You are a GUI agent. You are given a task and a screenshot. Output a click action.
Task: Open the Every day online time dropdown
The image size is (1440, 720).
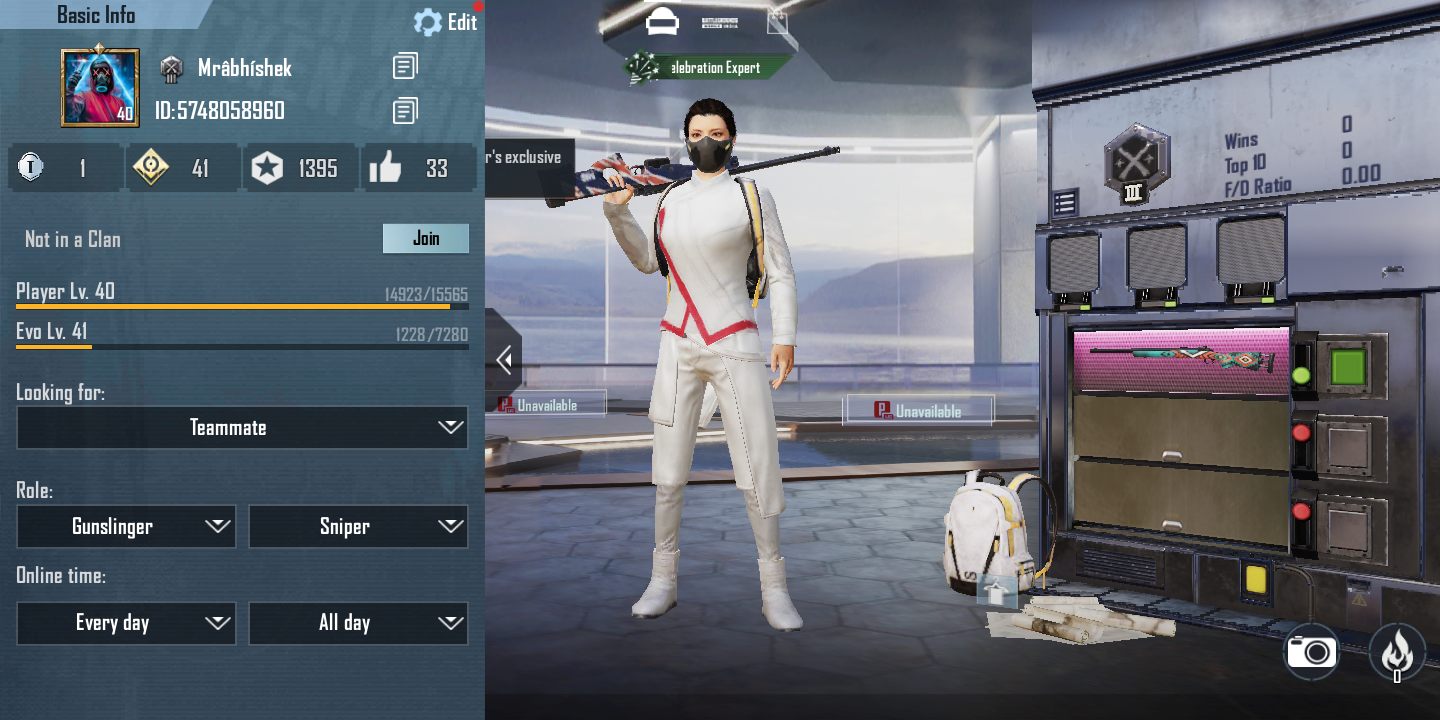pos(126,623)
